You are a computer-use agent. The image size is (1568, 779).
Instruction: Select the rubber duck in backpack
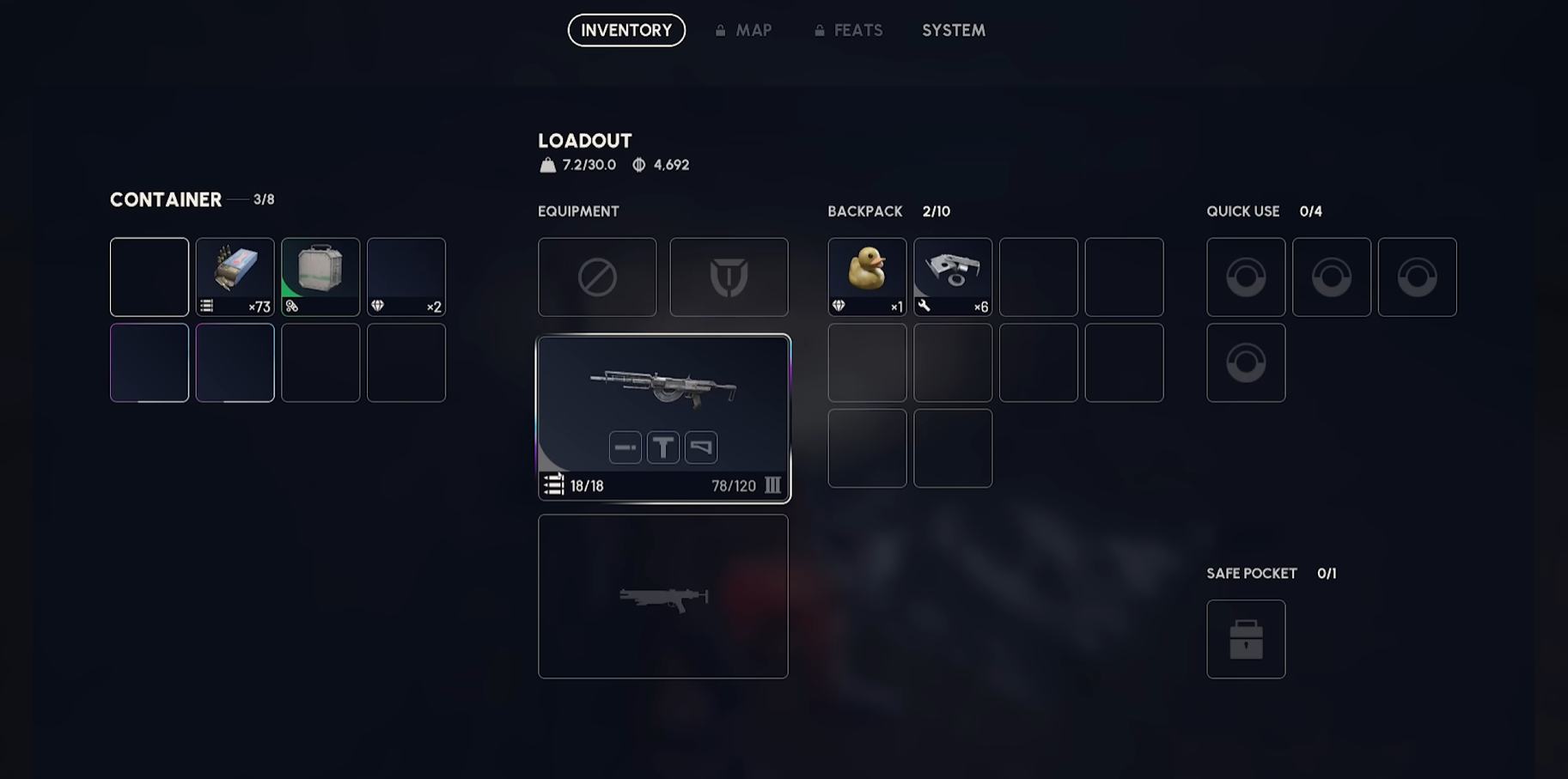click(x=867, y=277)
